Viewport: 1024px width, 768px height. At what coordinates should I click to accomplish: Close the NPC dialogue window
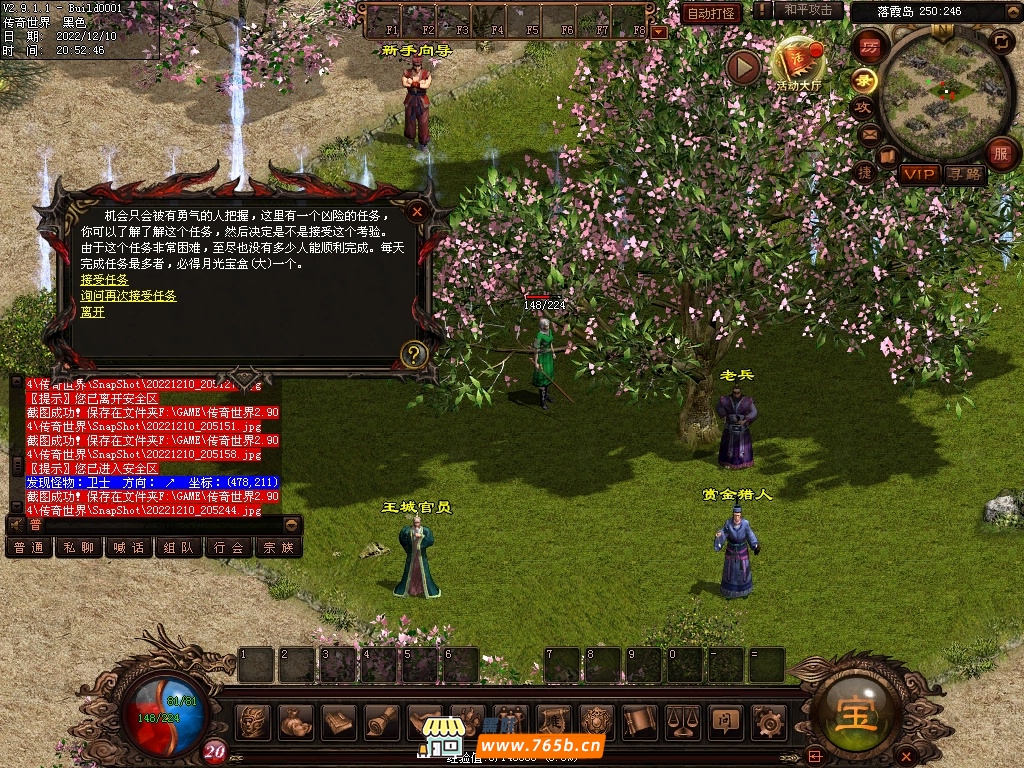click(417, 211)
